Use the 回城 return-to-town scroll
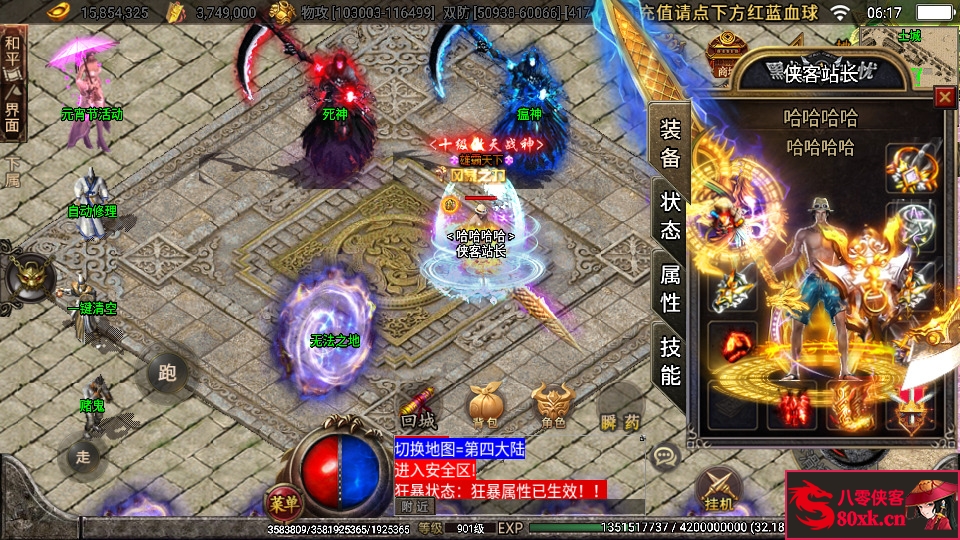This screenshot has width=960, height=540. (417, 405)
